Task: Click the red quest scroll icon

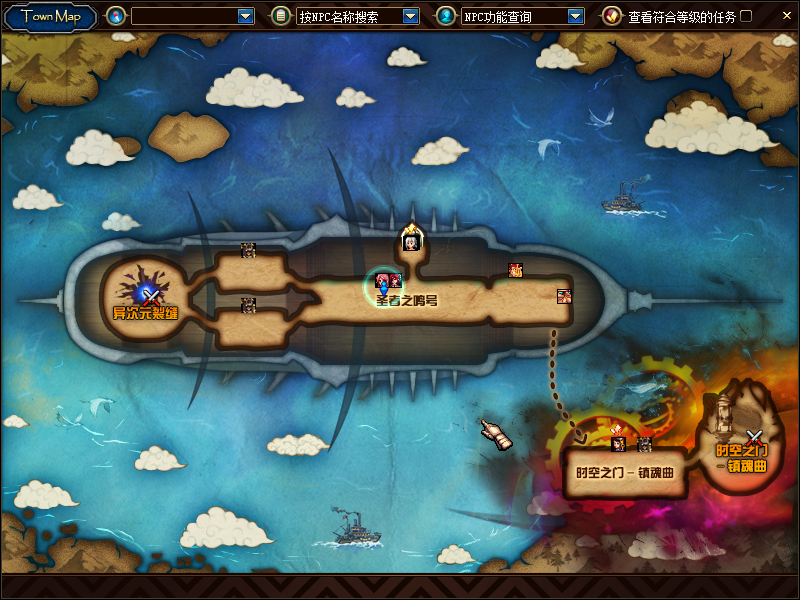Action: coord(611,16)
